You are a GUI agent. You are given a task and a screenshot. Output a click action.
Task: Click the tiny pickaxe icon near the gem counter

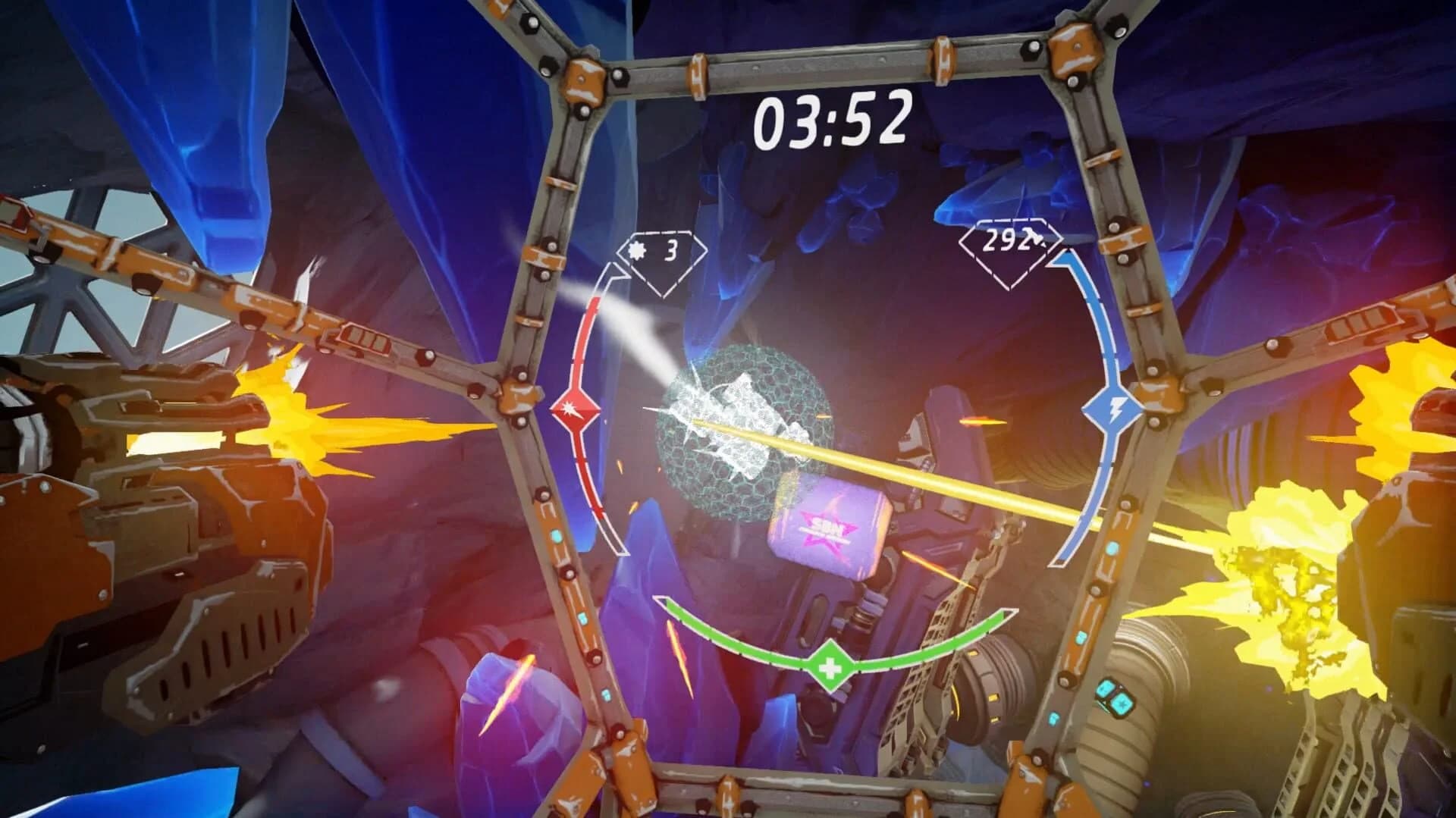(x=1034, y=237)
